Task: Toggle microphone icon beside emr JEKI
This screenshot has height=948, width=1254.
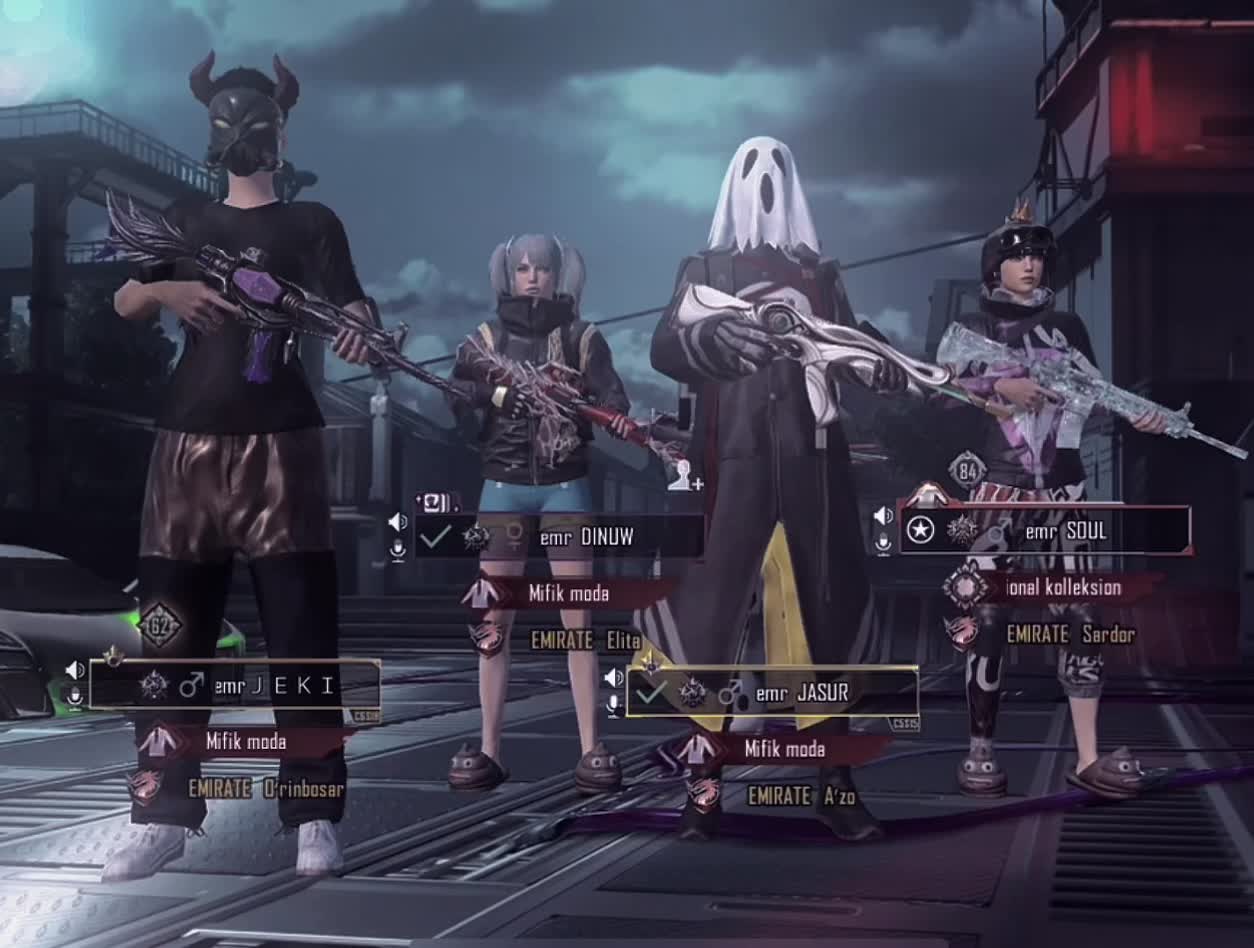Action: [x=74, y=695]
